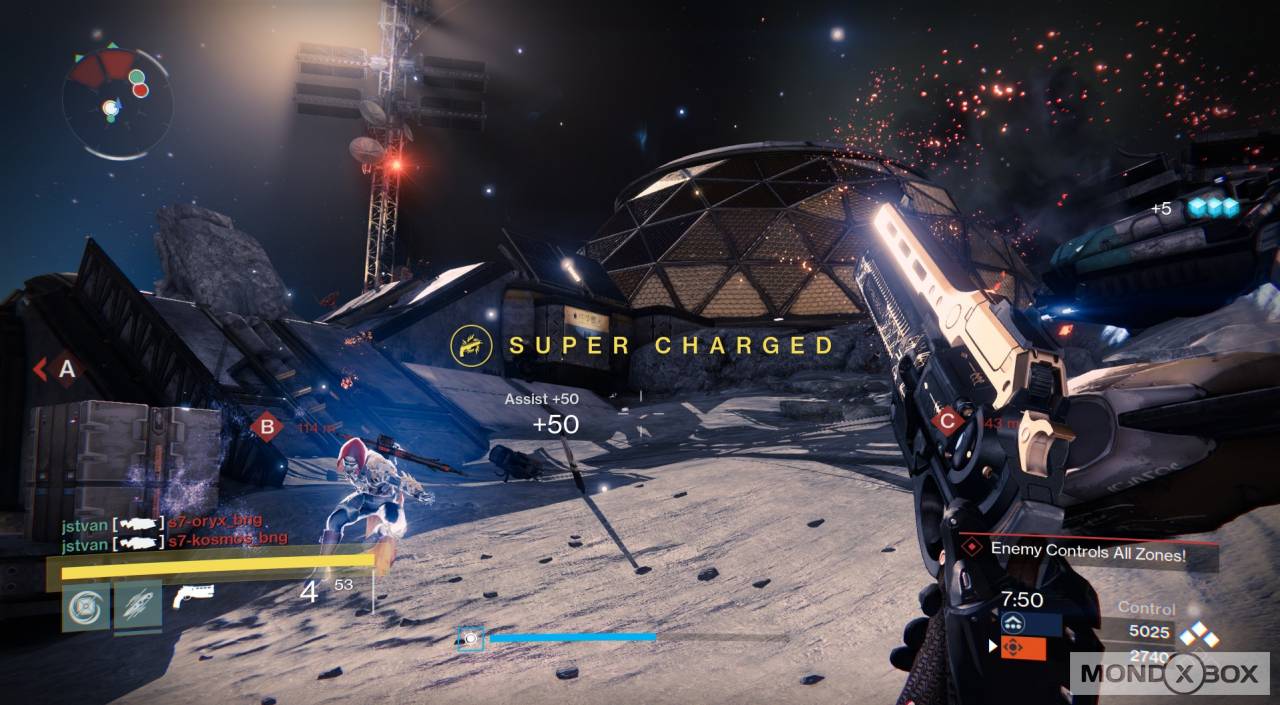
Task: Select the zone C capture marker
Action: tap(947, 421)
